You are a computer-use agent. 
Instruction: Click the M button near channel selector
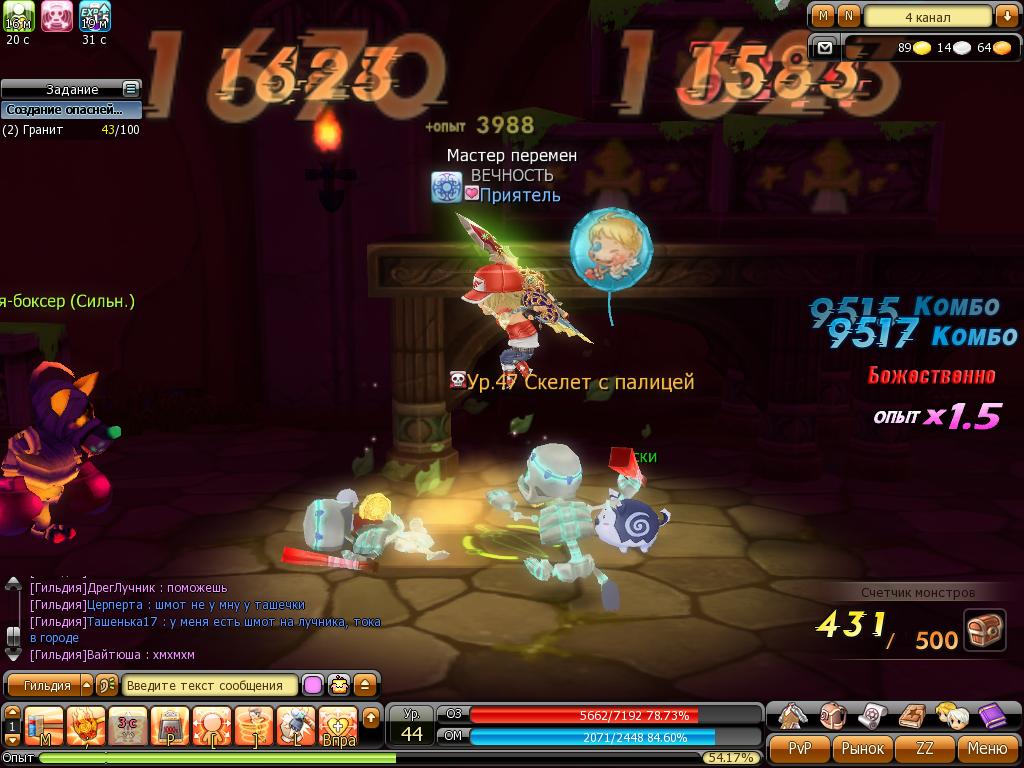[823, 16]
